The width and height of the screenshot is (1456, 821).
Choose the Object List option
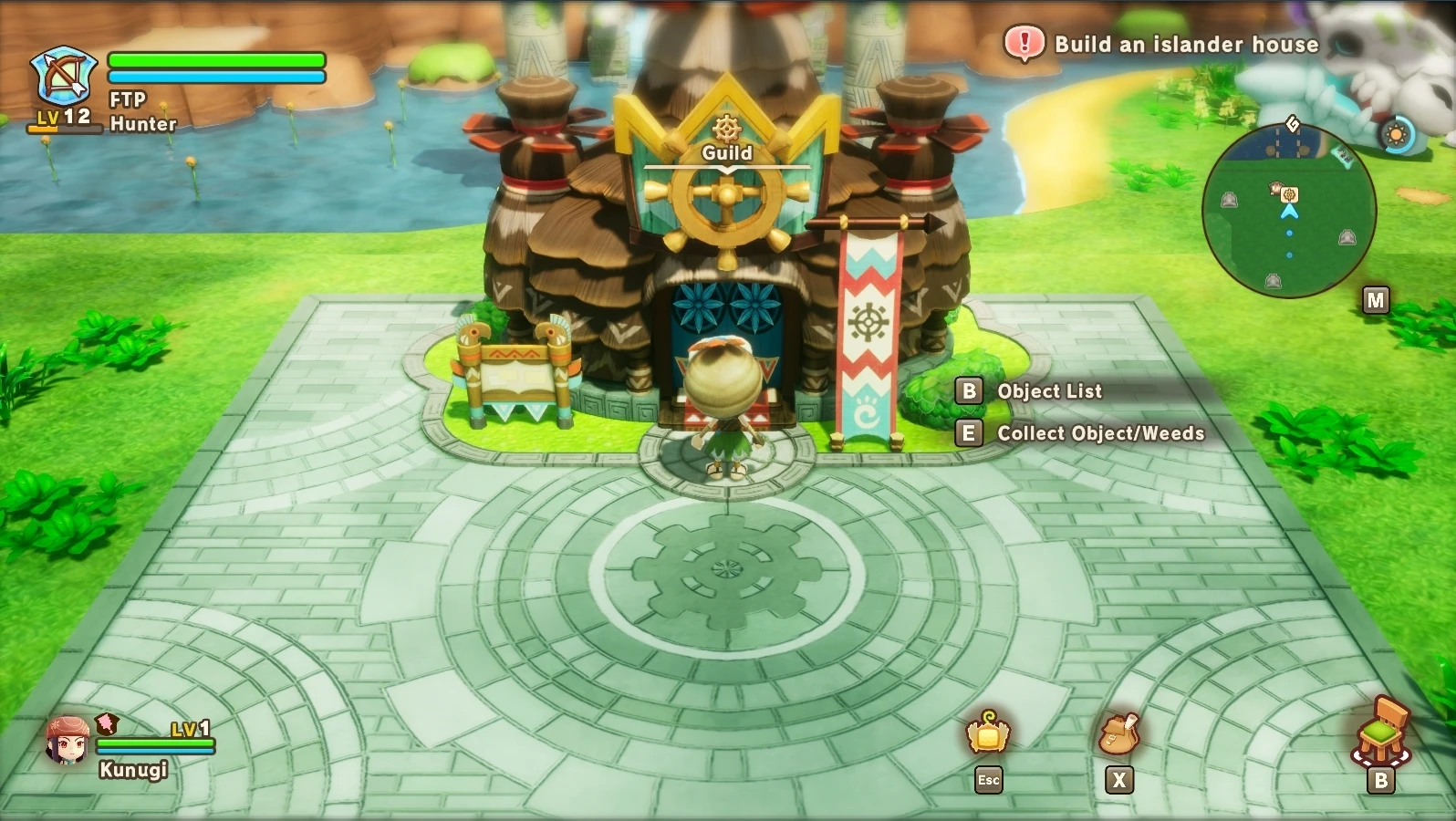[1049, 391]
